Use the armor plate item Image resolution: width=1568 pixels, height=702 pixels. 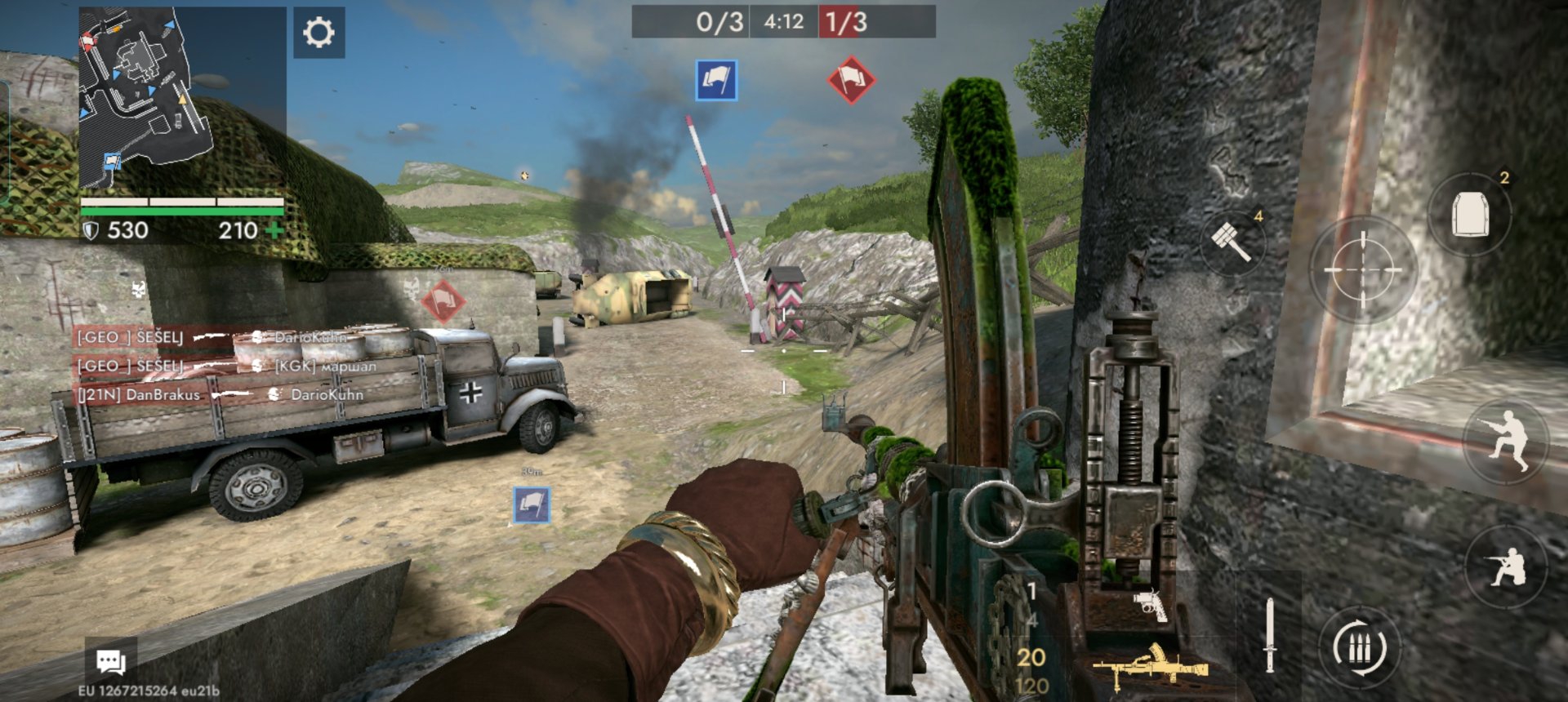(x=1470, y=215)
